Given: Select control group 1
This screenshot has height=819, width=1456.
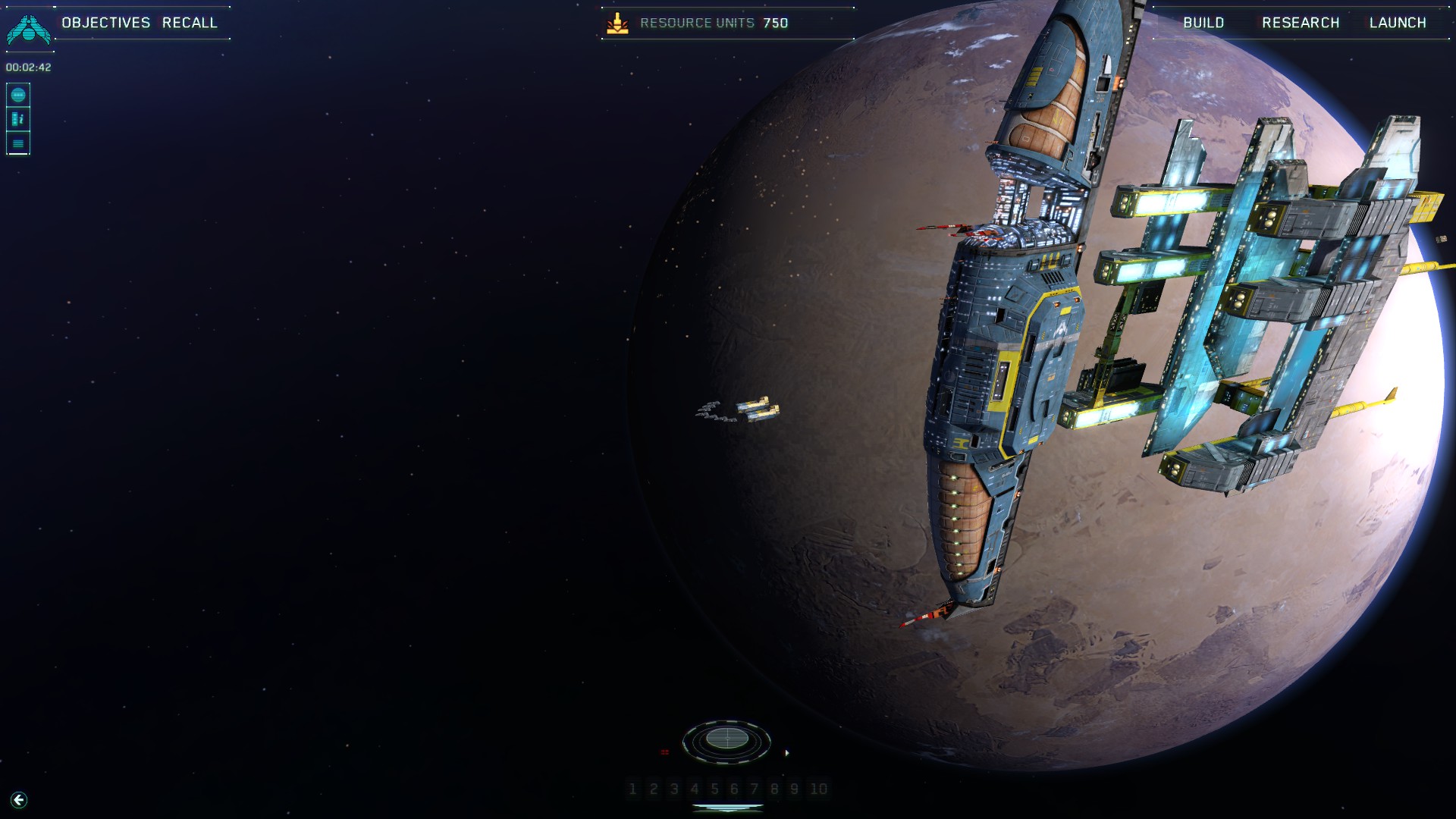Looking at the screenshot, I should 632,789.
